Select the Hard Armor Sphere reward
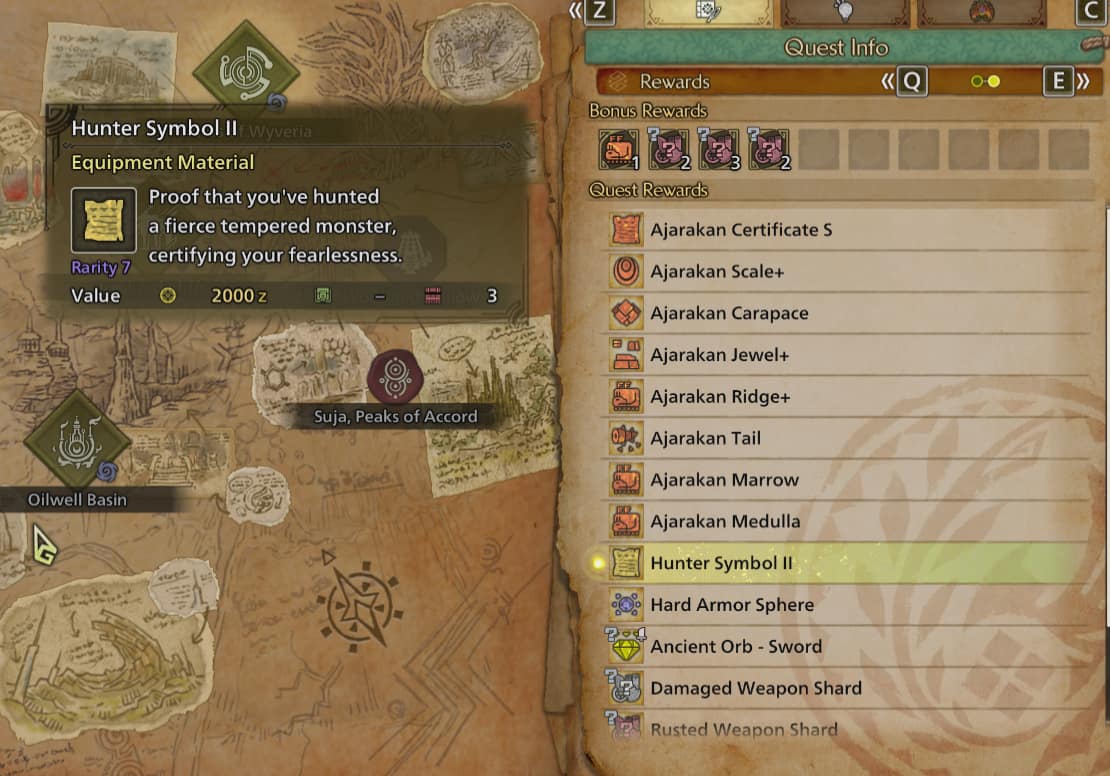 (x=732, y=605)
